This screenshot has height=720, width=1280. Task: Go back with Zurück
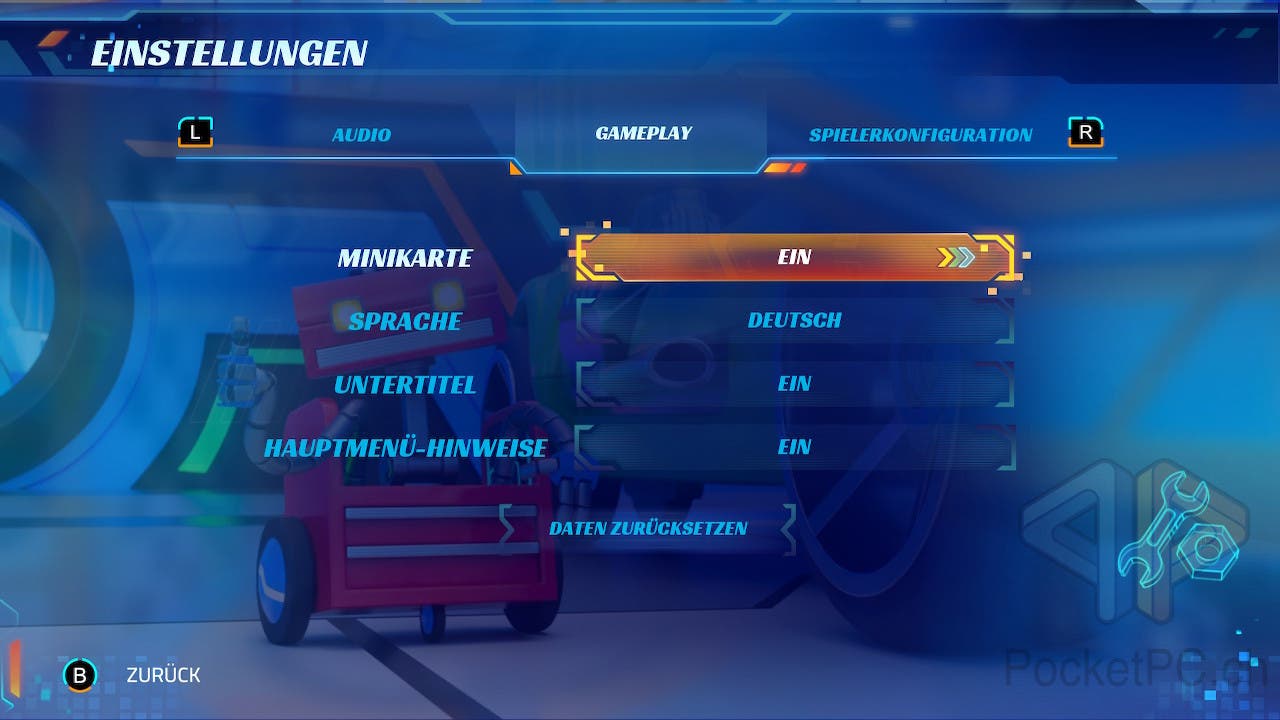(162, 675)
